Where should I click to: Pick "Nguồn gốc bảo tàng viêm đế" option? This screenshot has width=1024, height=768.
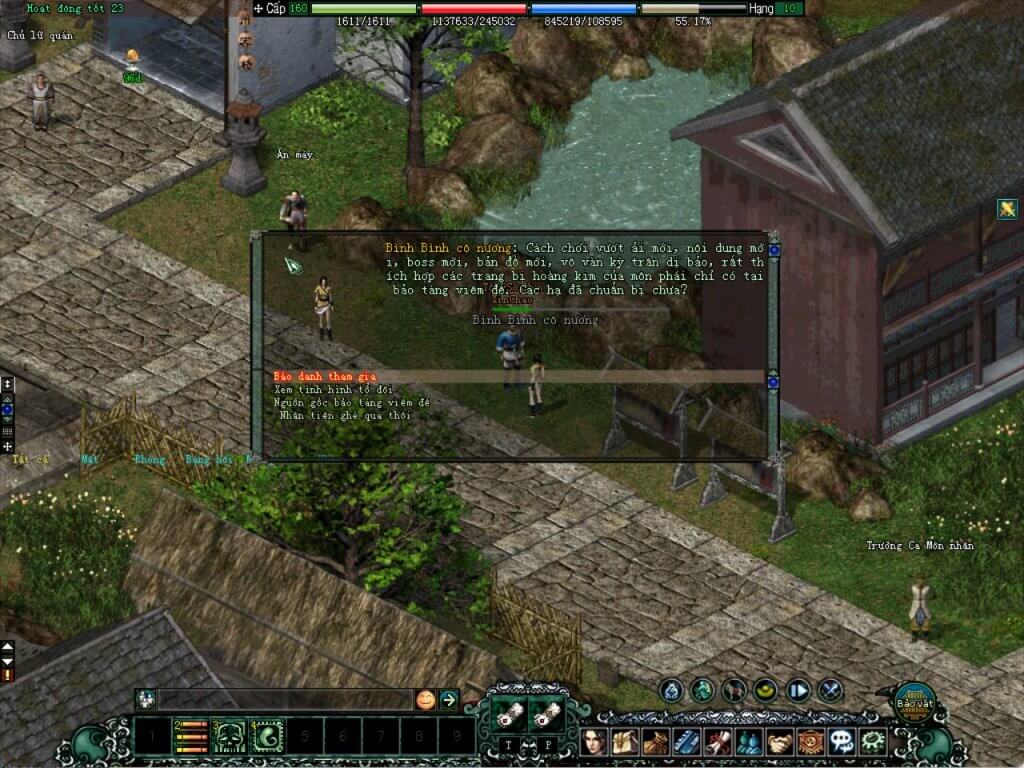point(351,402)
